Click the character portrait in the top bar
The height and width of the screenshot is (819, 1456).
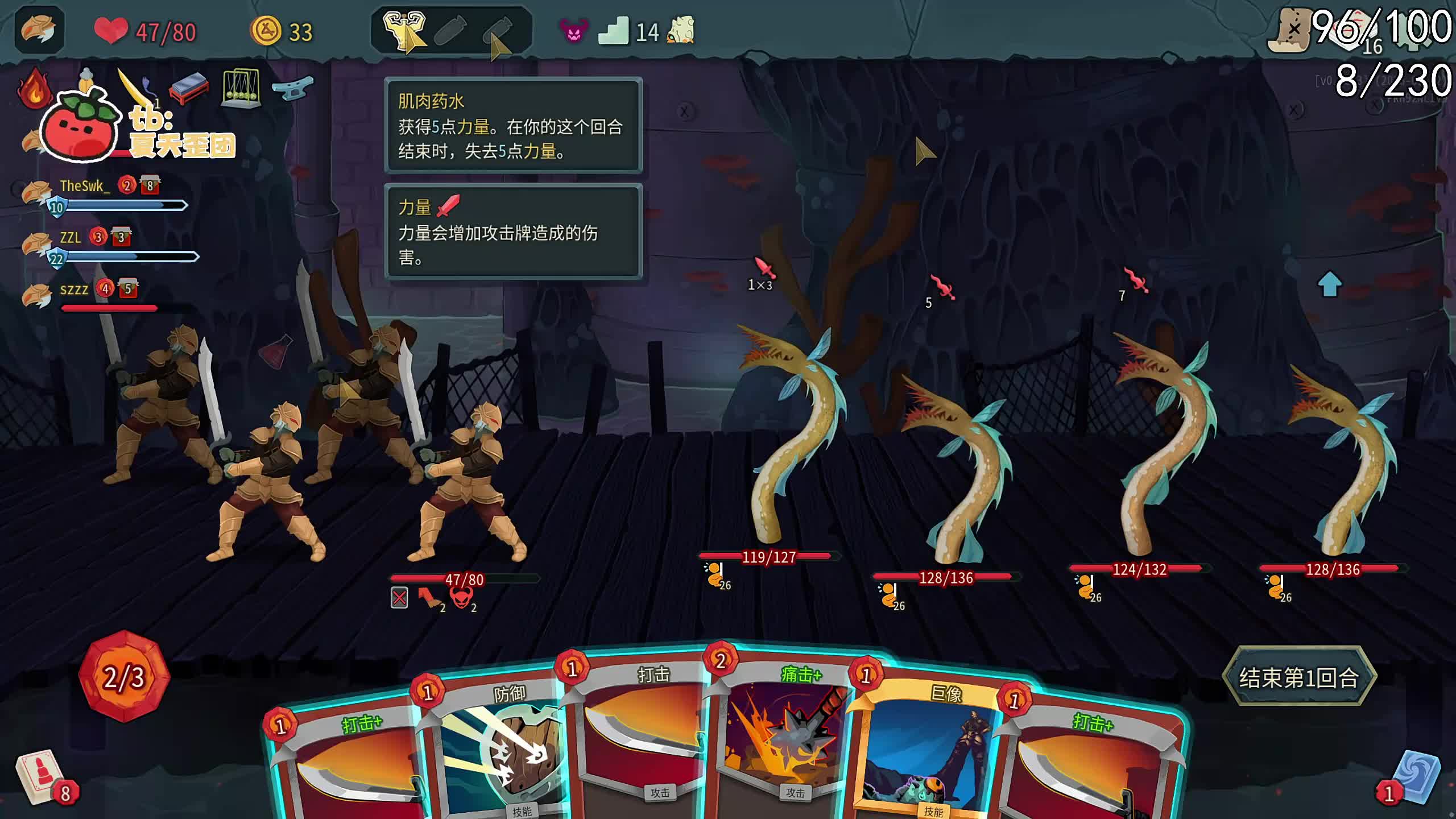coord(39,30)
